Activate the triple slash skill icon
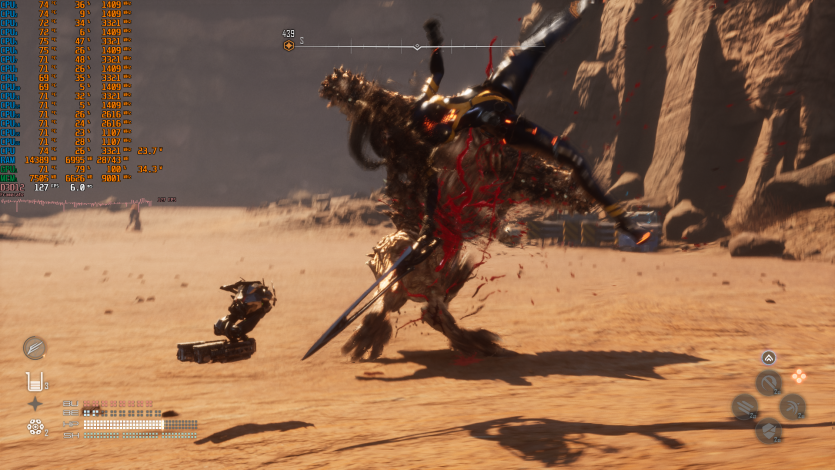 (745, 407)
